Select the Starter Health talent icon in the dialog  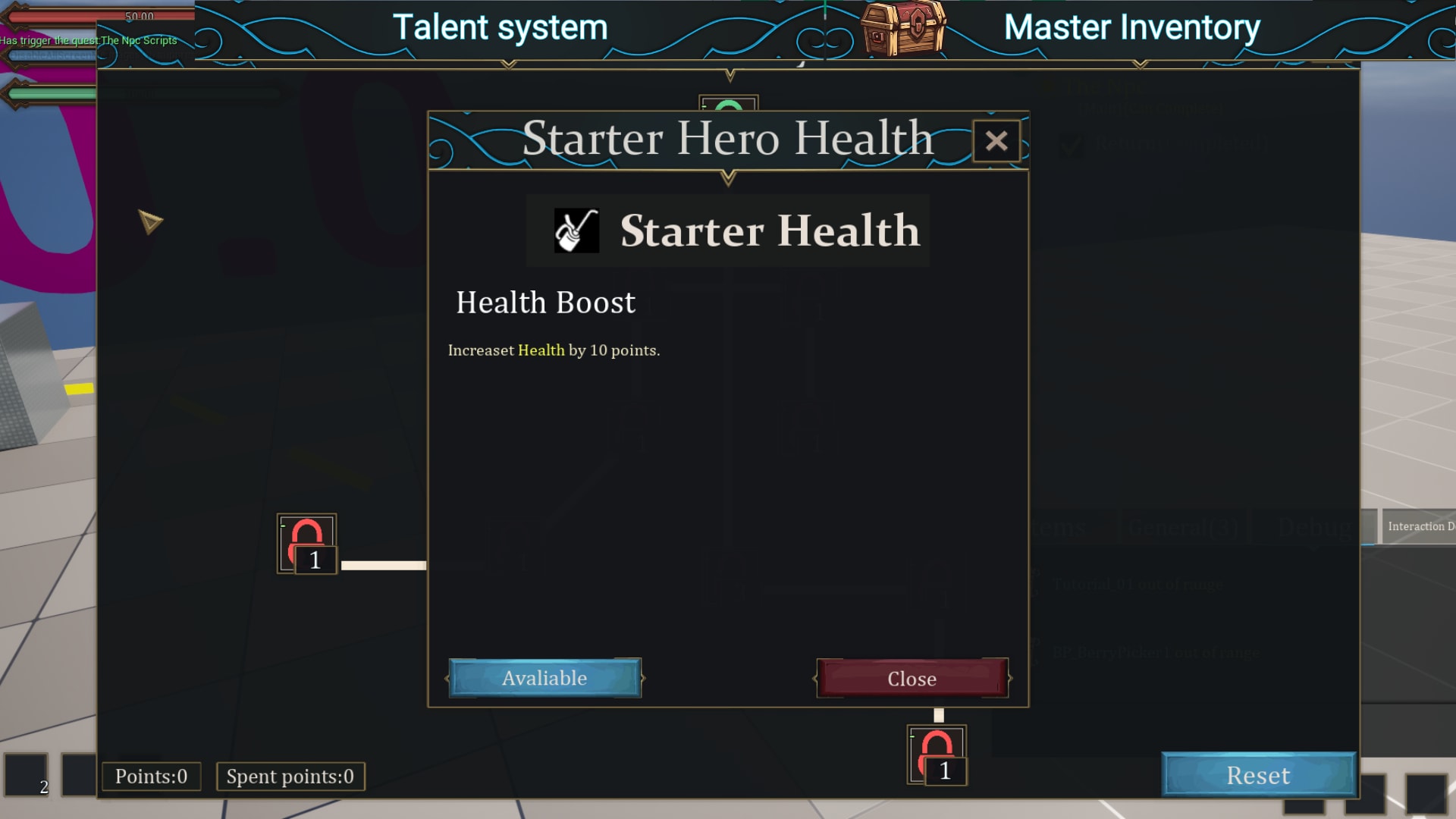click(x=575, y=230)
